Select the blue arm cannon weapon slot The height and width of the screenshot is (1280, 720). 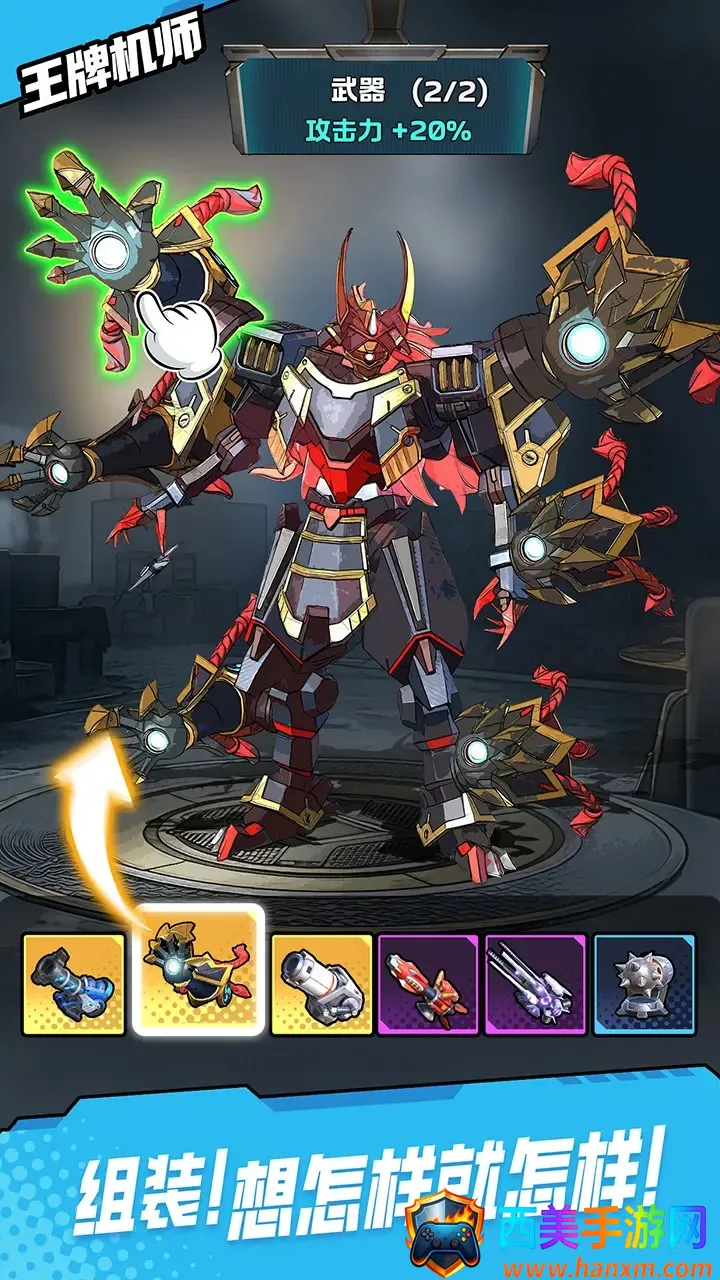coord(74,984)
